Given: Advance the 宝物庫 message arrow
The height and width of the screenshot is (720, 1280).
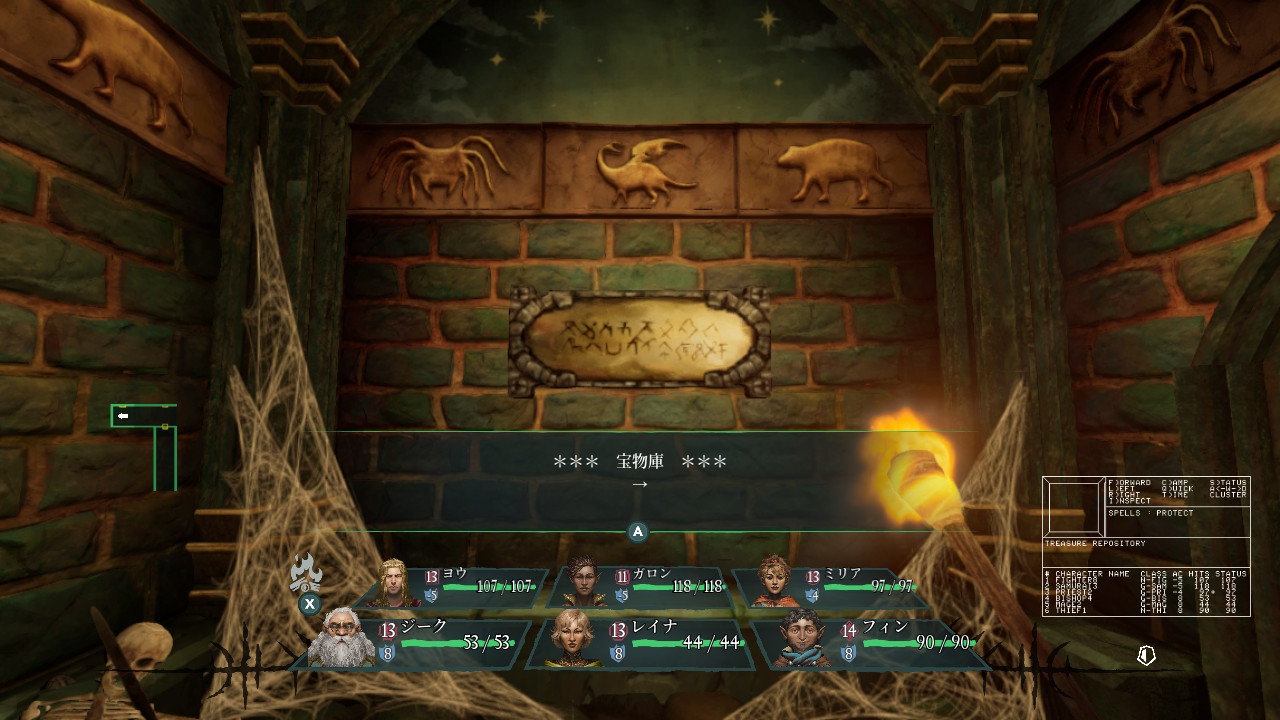Looking at the screenshot, I should [640, 485].
